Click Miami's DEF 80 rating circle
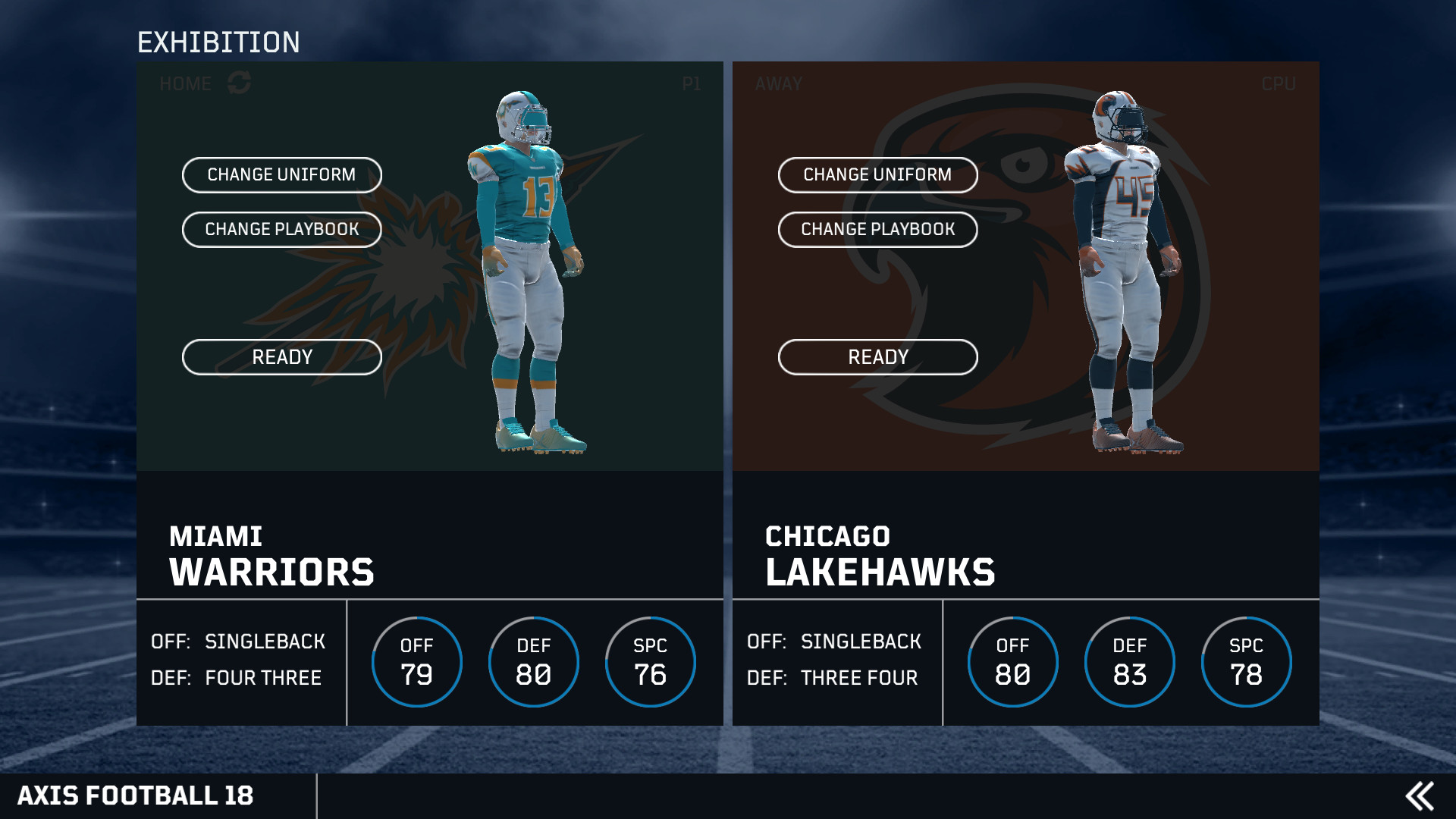Screen dimensions: 1456x819 click(534, 661)
